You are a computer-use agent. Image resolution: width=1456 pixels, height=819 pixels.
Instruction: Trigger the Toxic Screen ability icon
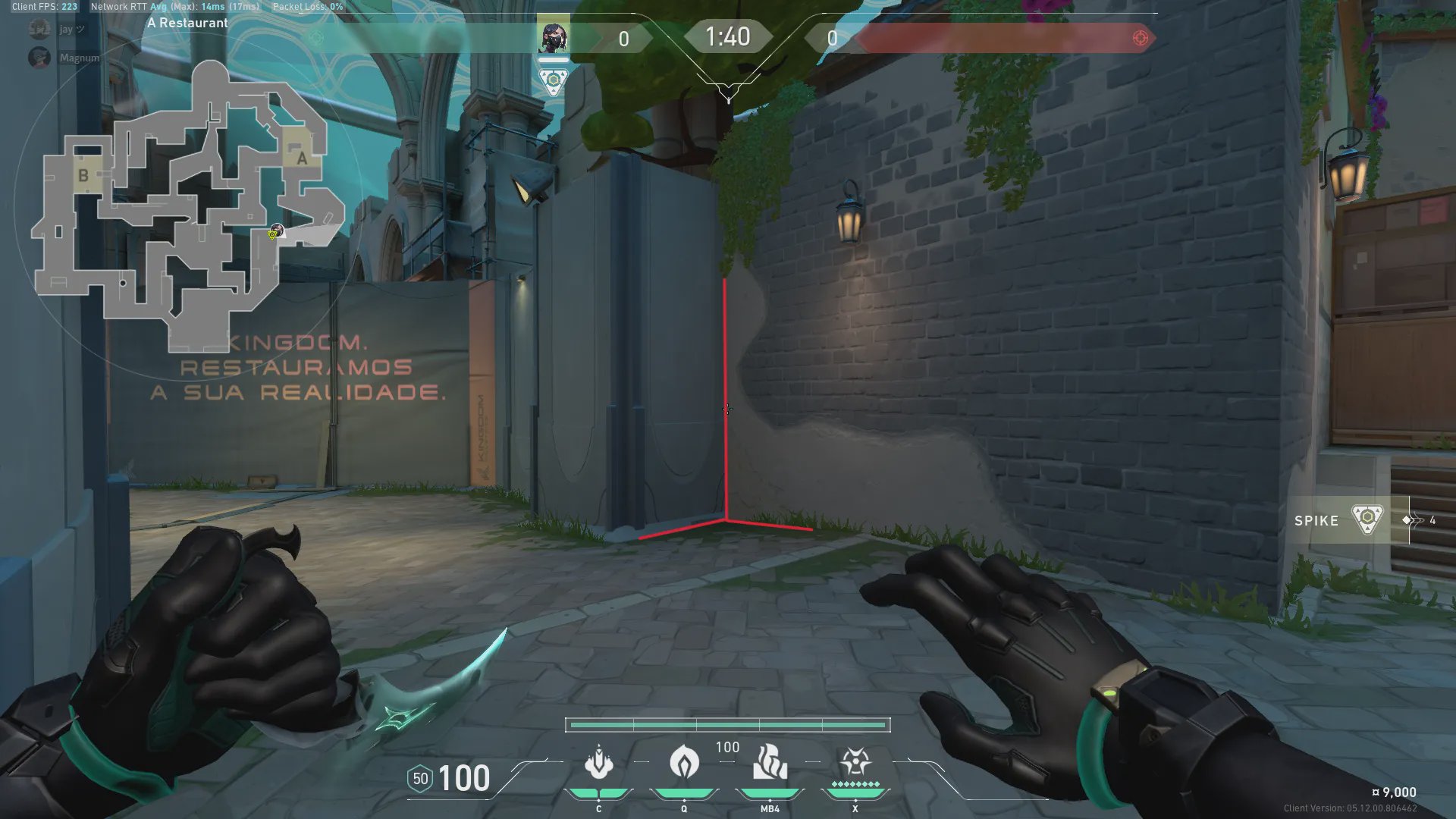[770, 761]
